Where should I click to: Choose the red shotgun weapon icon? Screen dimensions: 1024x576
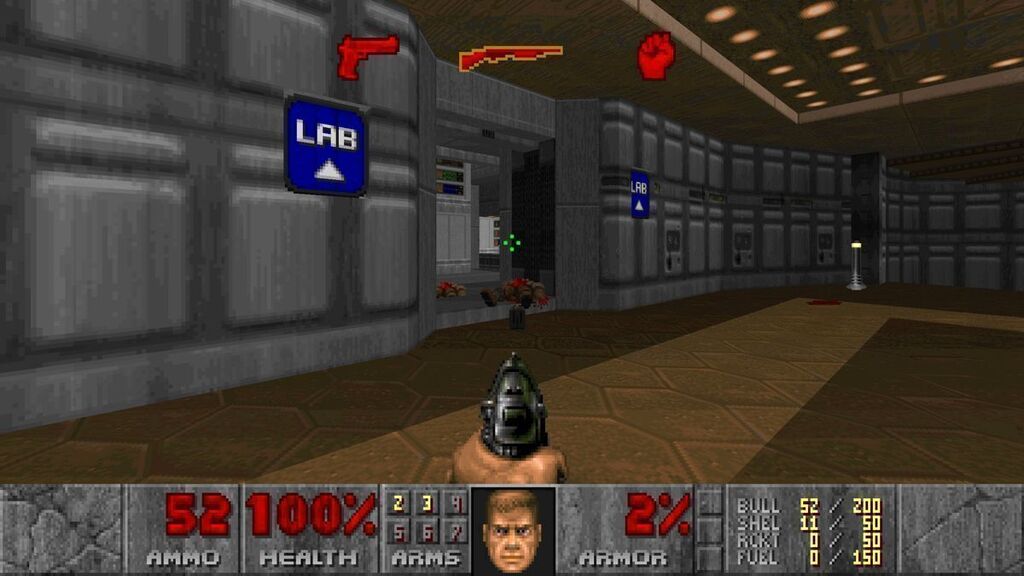tap(510, 57)
